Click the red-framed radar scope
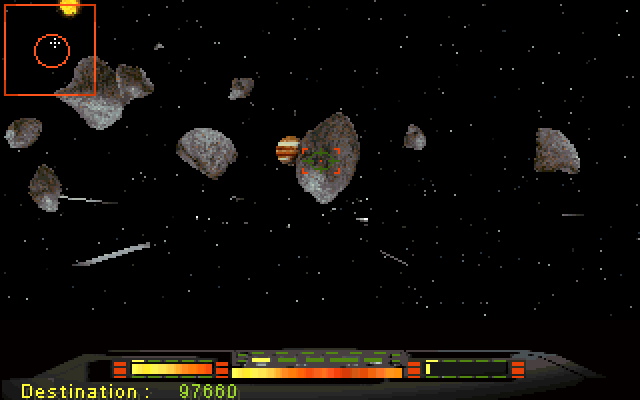 tap(50, 50)
